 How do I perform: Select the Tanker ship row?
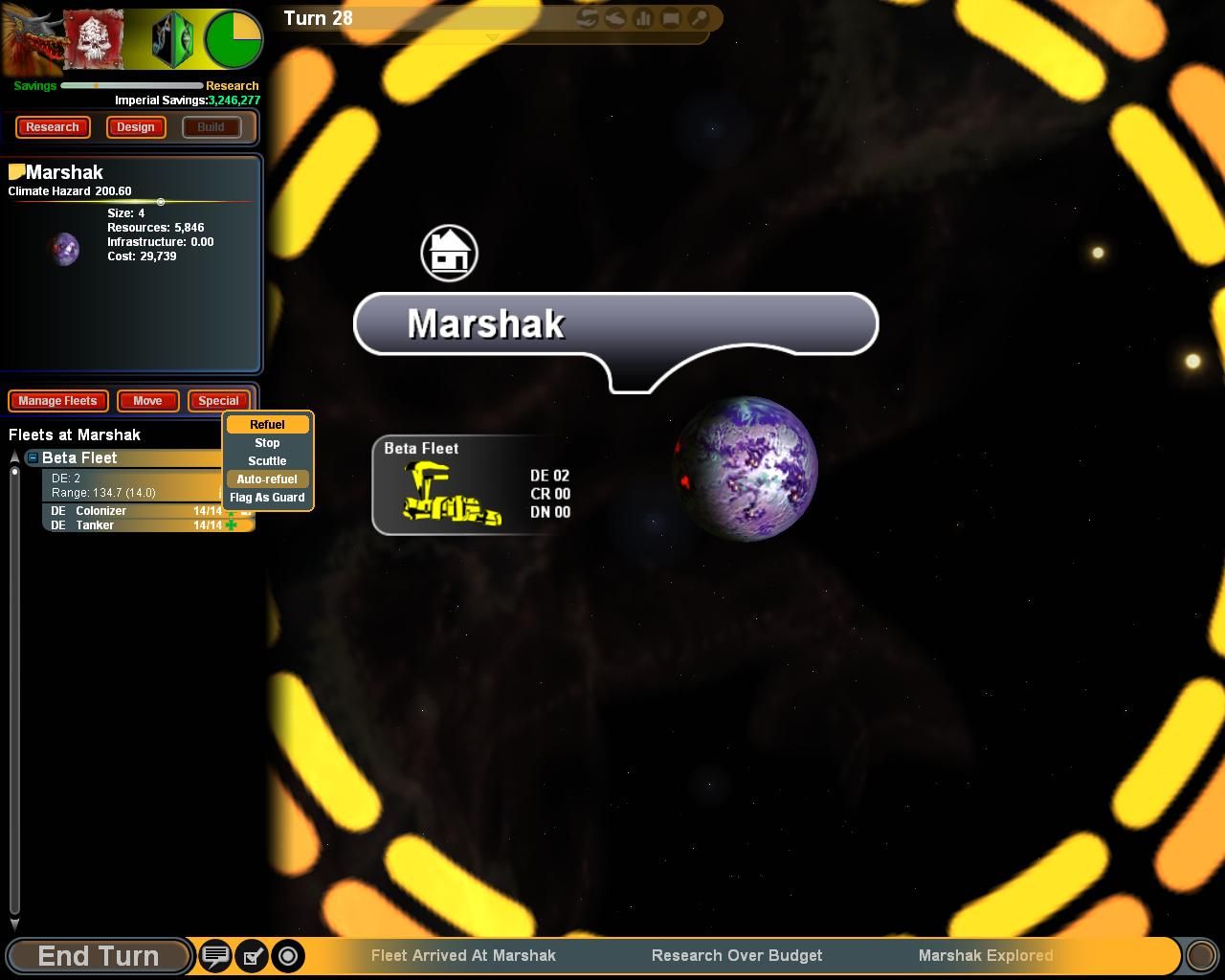124,525
